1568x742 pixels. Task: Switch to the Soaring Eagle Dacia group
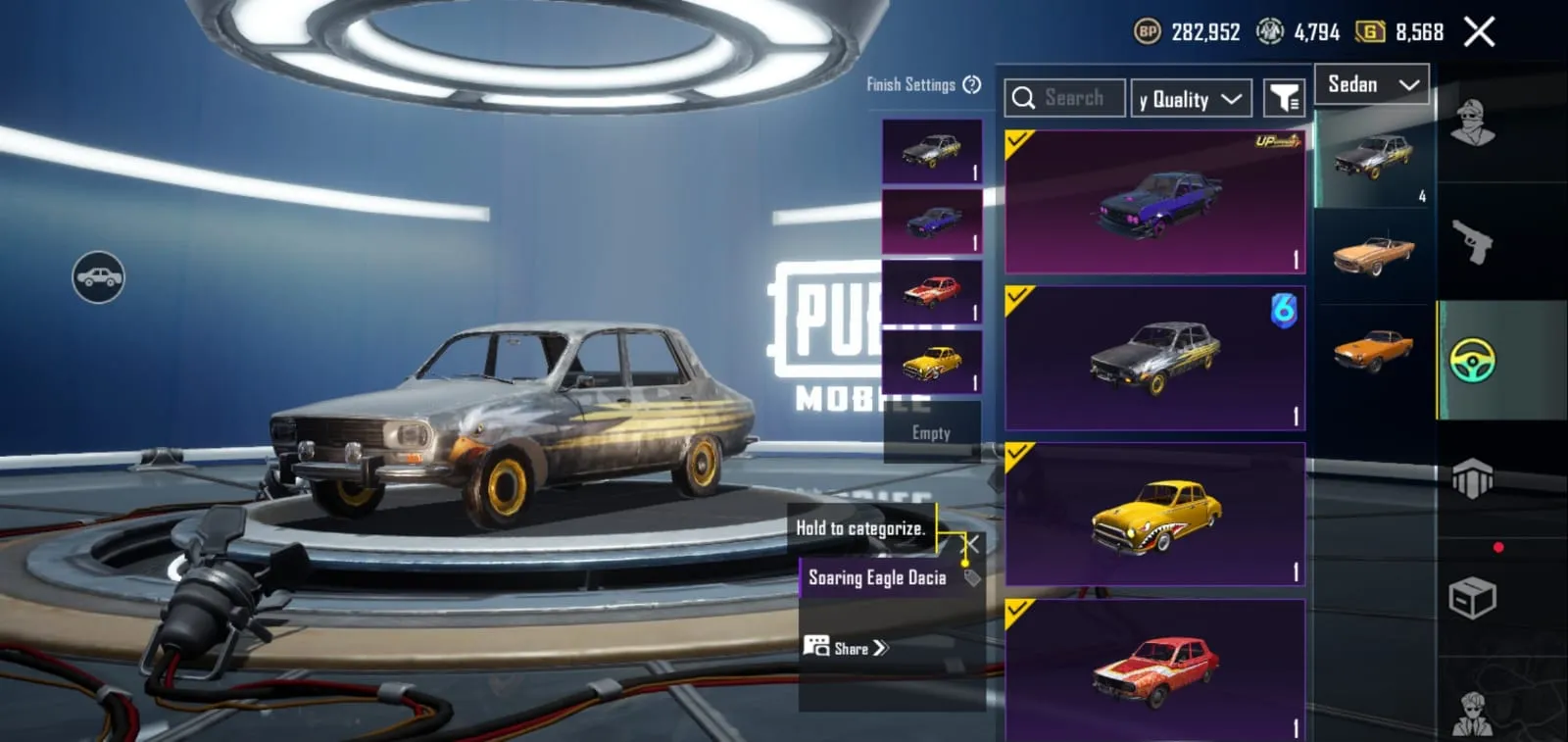point(877,577)
